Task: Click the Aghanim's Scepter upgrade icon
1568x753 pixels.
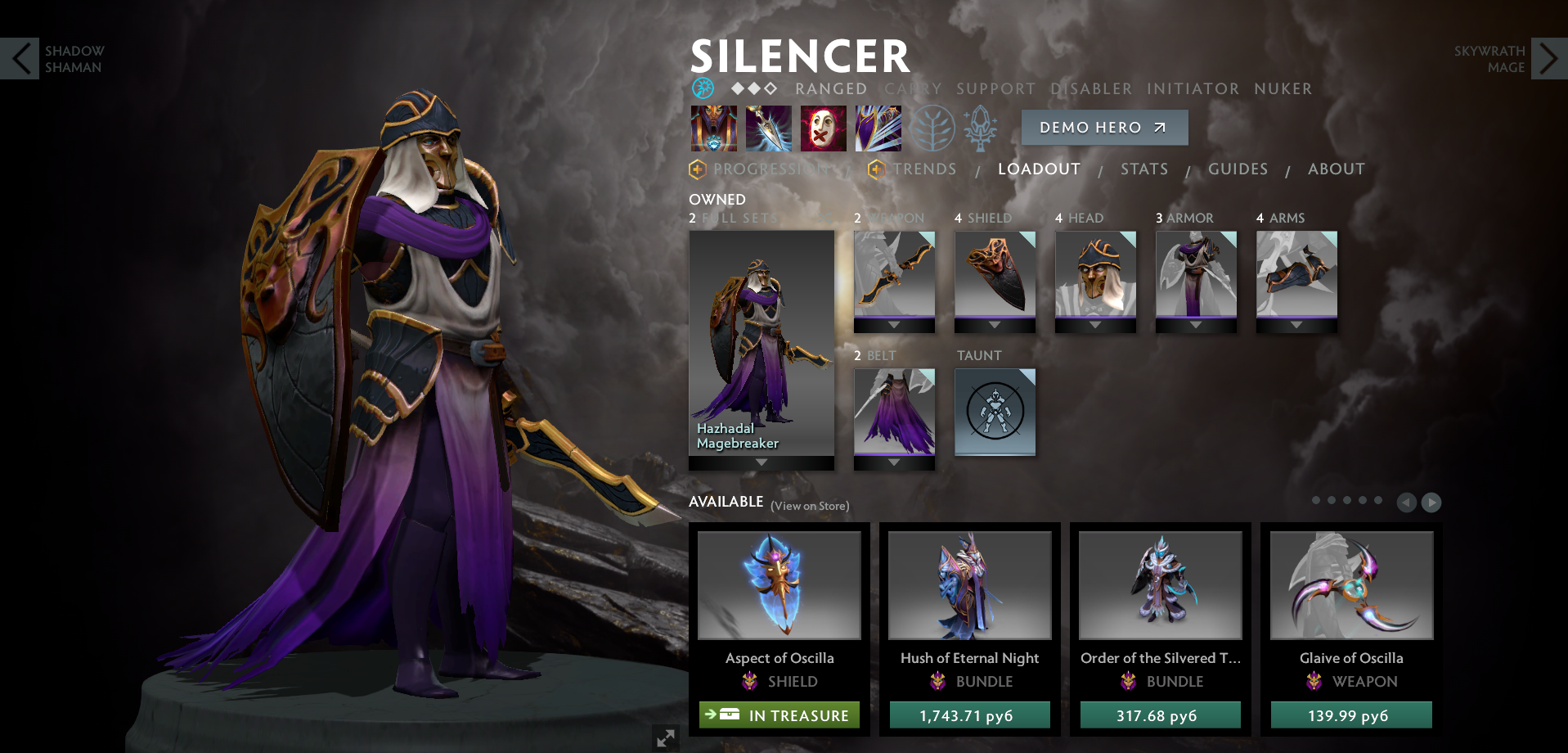Action: point(982,128)
